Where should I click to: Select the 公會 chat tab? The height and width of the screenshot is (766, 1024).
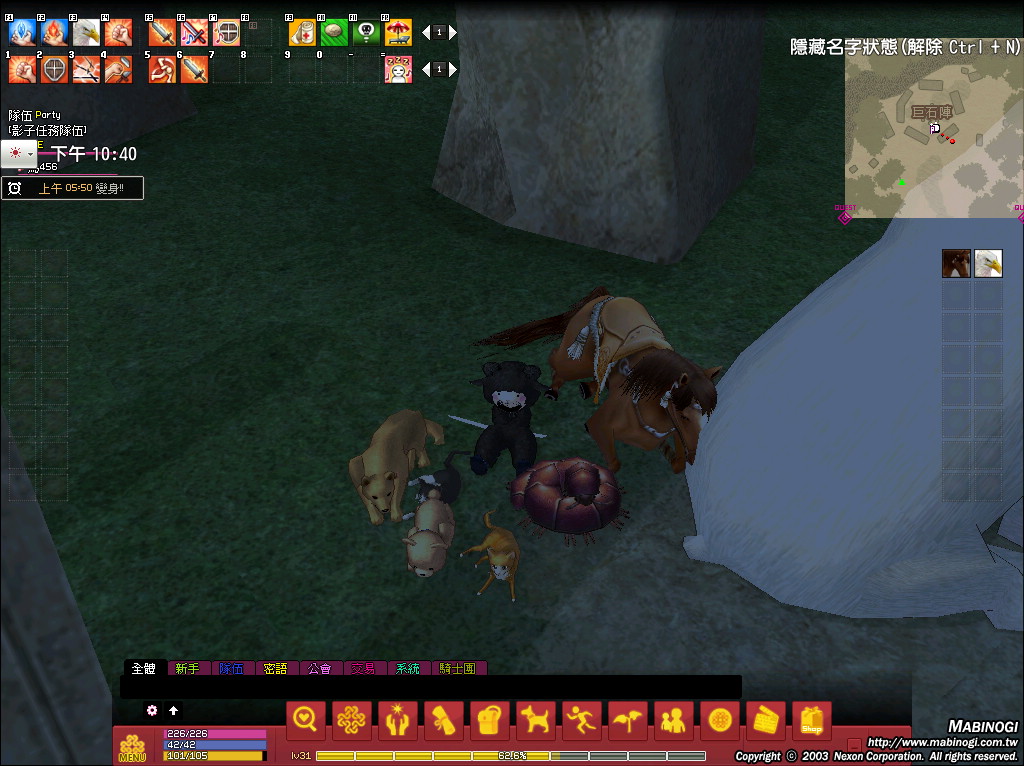tap(319, 668)
